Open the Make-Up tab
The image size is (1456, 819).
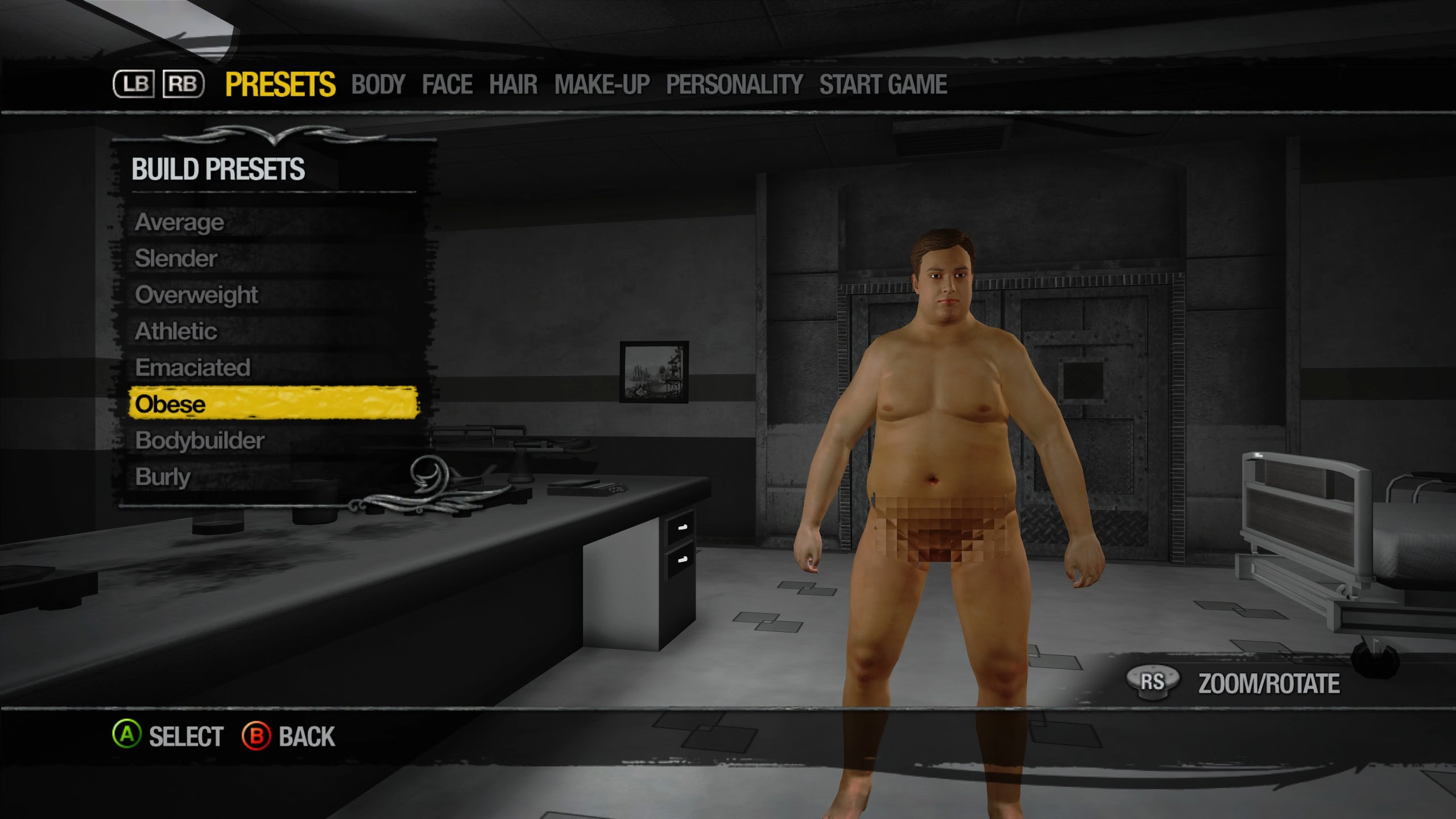tap(602, 85)
